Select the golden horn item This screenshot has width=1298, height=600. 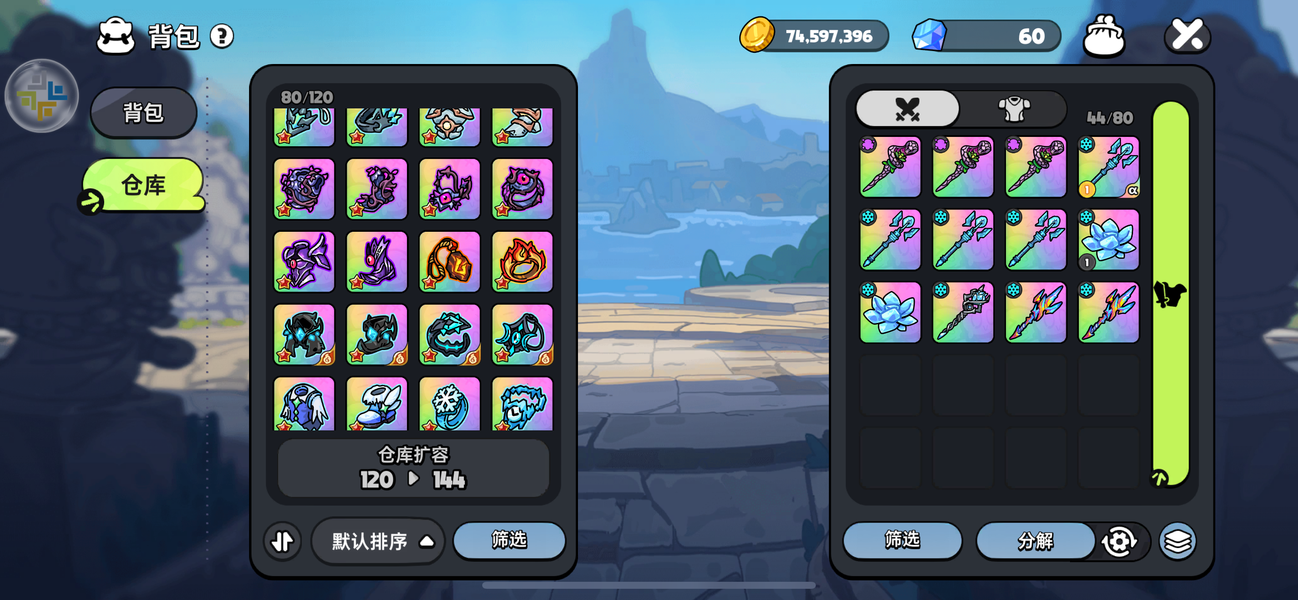pyautogui.click(x=449, y=262)
